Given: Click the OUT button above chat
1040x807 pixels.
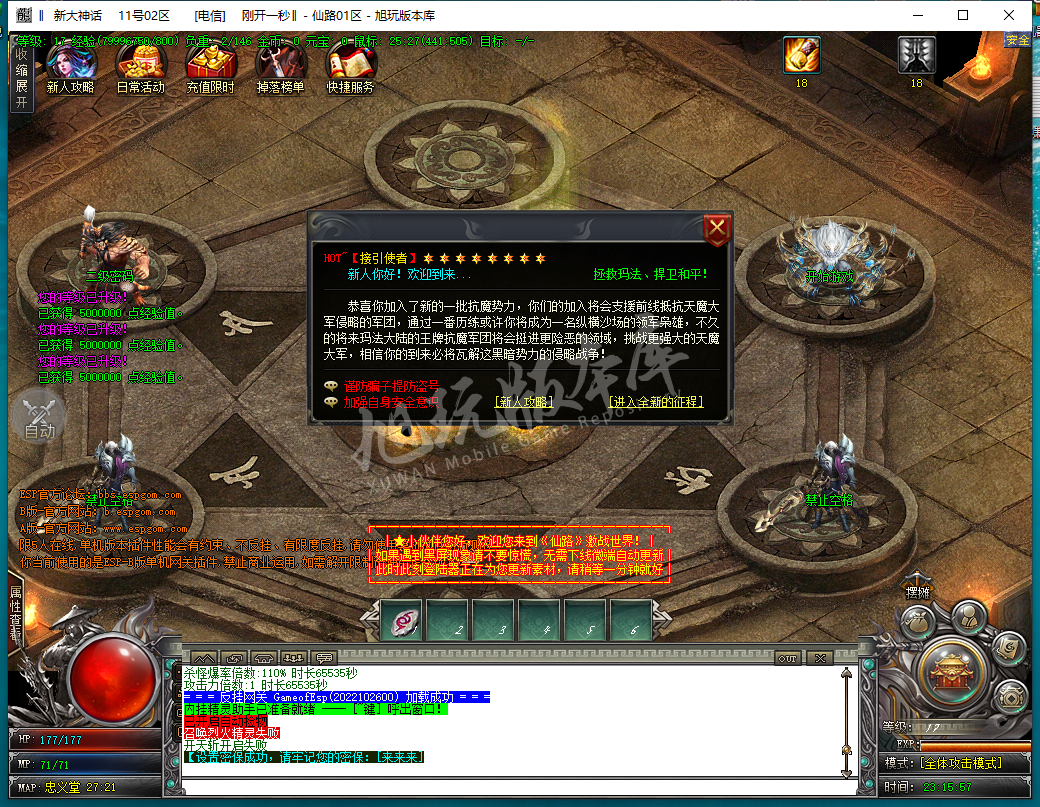Looking at the screenshot, I should [x=788, y=658].
